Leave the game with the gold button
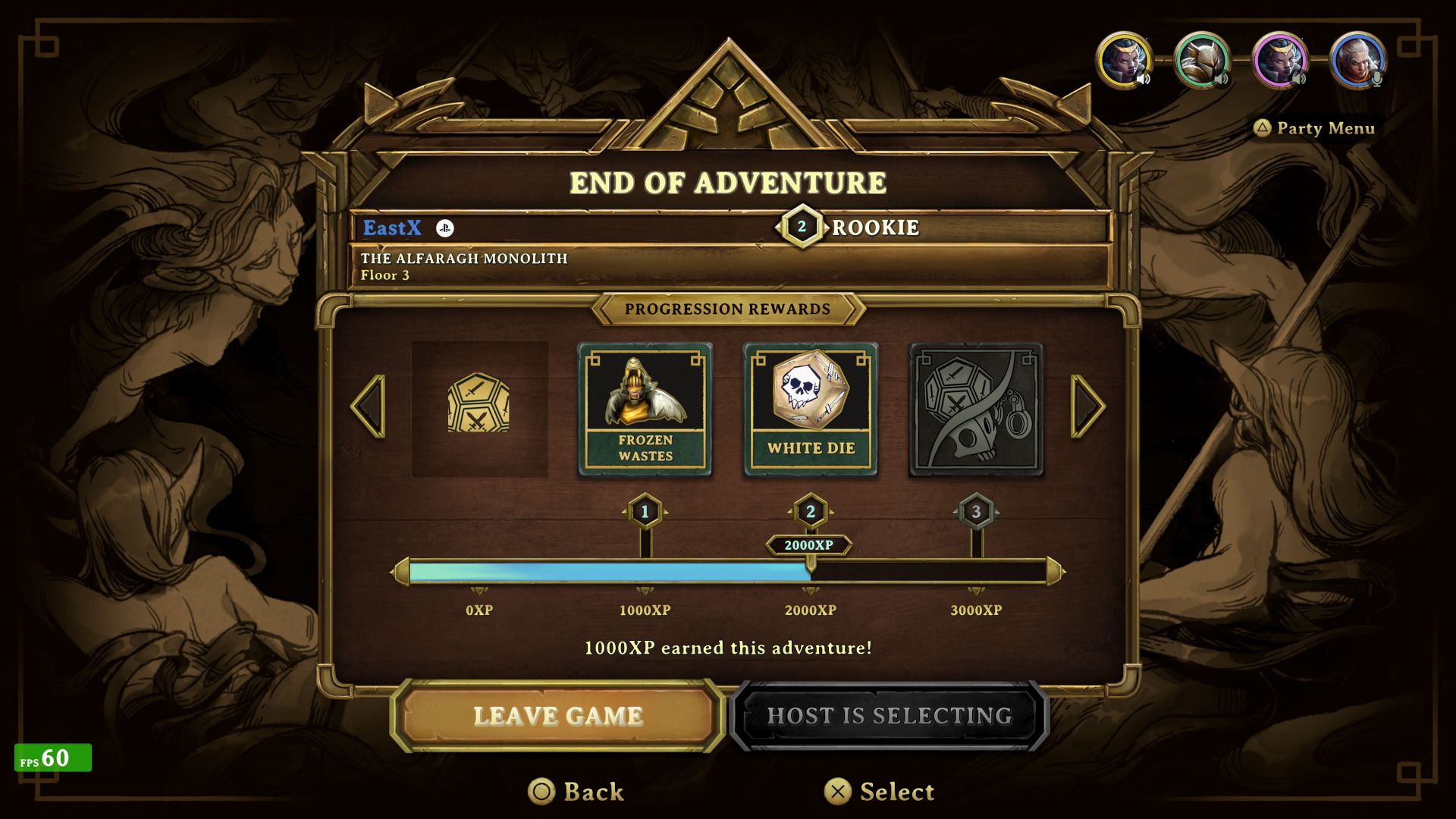The image size is (1456, 819). [x=557, y=716]
